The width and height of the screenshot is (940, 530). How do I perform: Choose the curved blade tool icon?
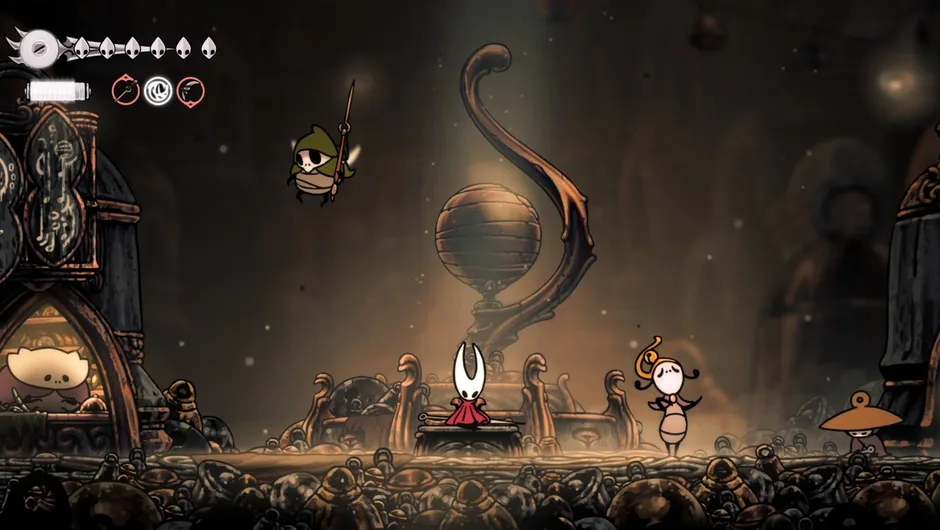pos(190,91)
